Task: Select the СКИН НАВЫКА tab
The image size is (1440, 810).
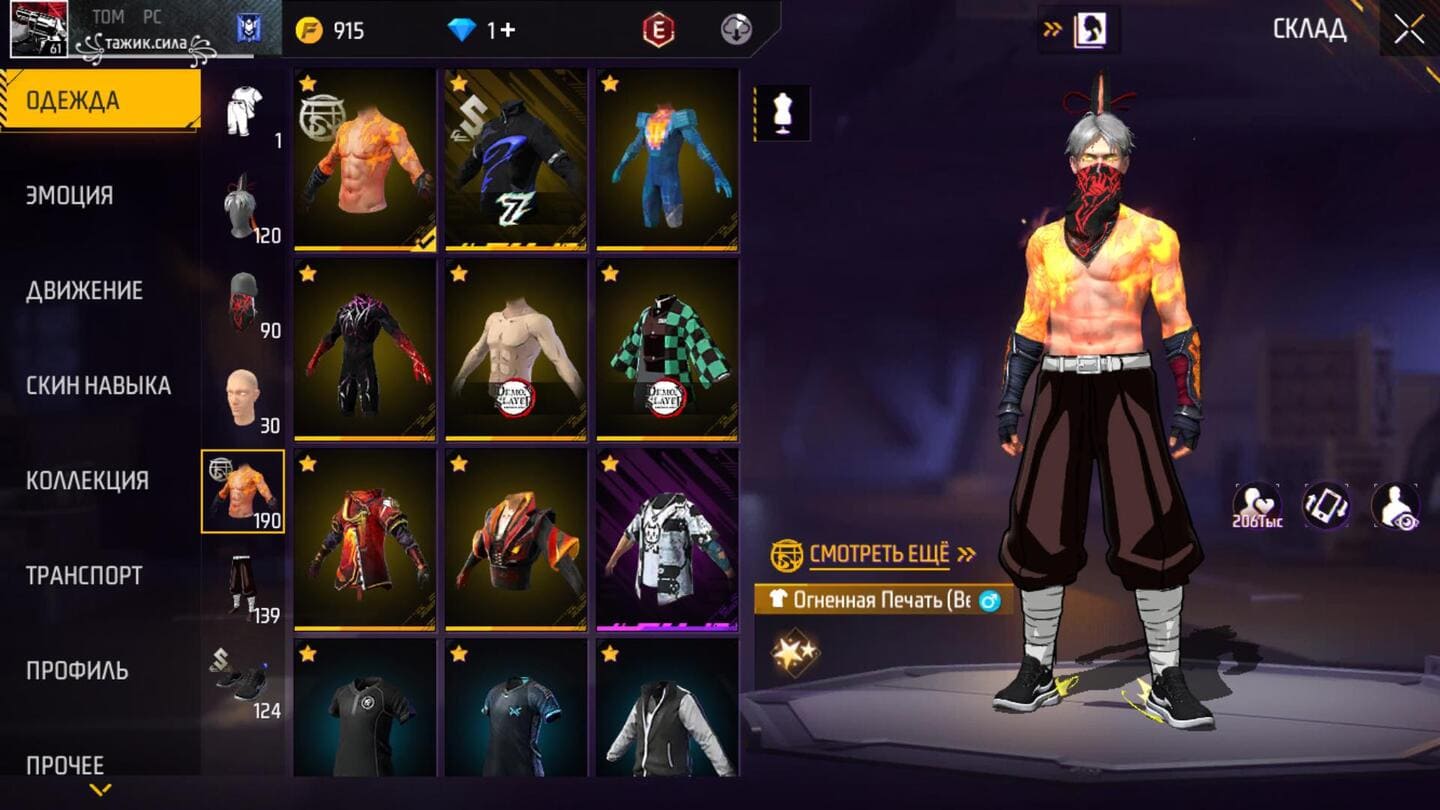Action: (x=98, y=385)
